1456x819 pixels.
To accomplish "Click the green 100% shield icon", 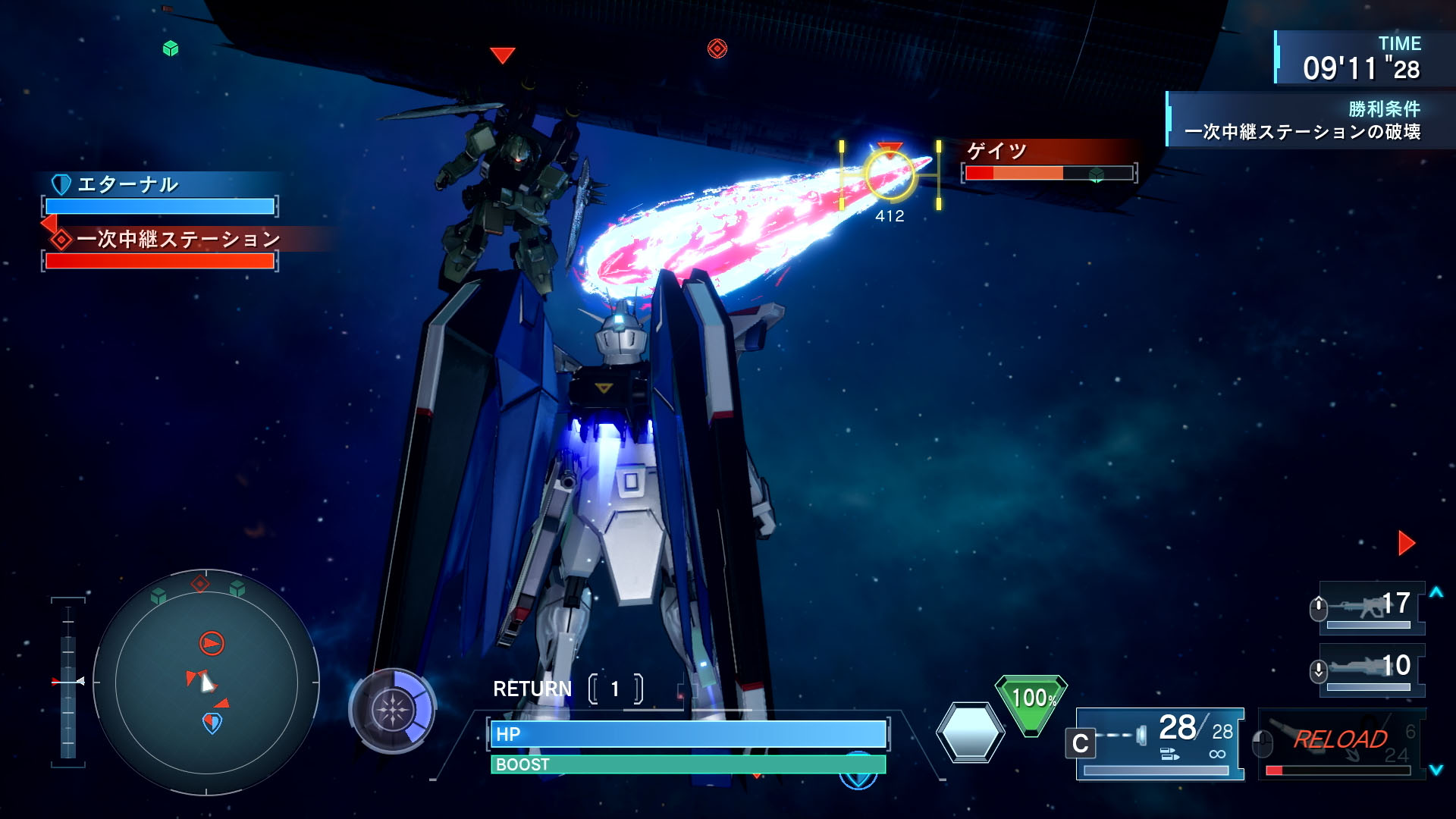I will pos(1031,703).
